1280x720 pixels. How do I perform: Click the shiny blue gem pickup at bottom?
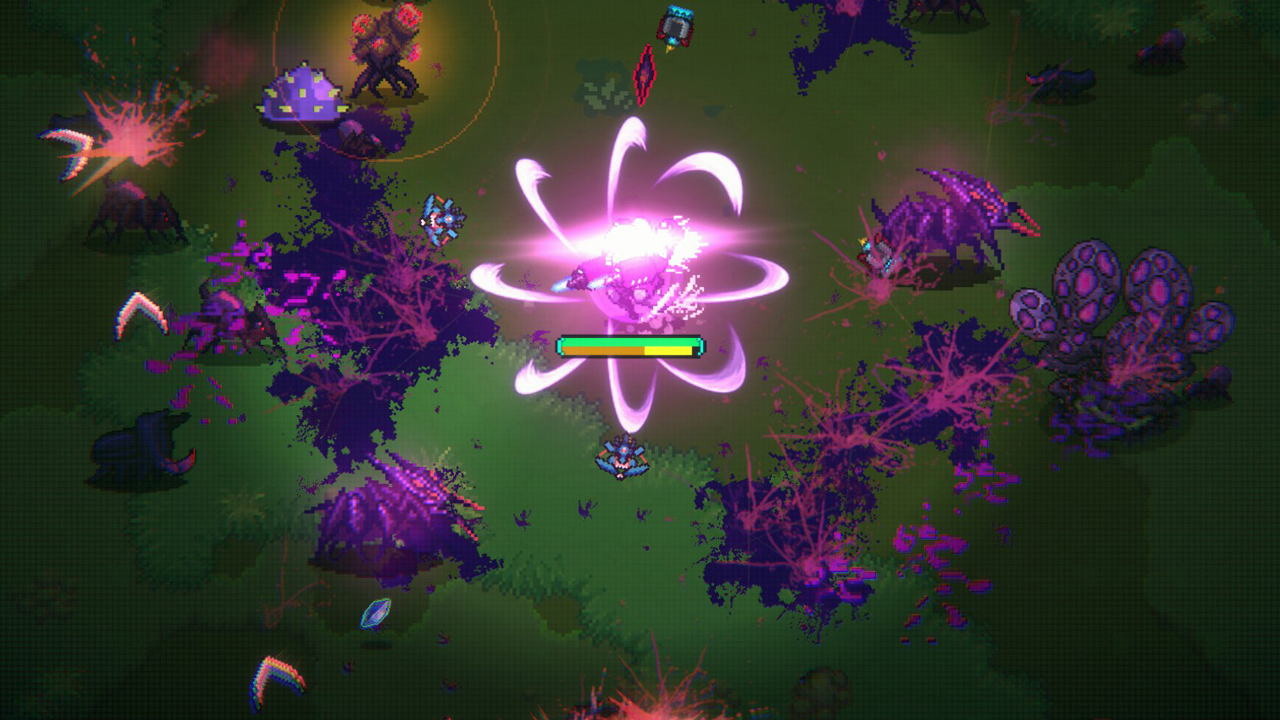(374, 613)
